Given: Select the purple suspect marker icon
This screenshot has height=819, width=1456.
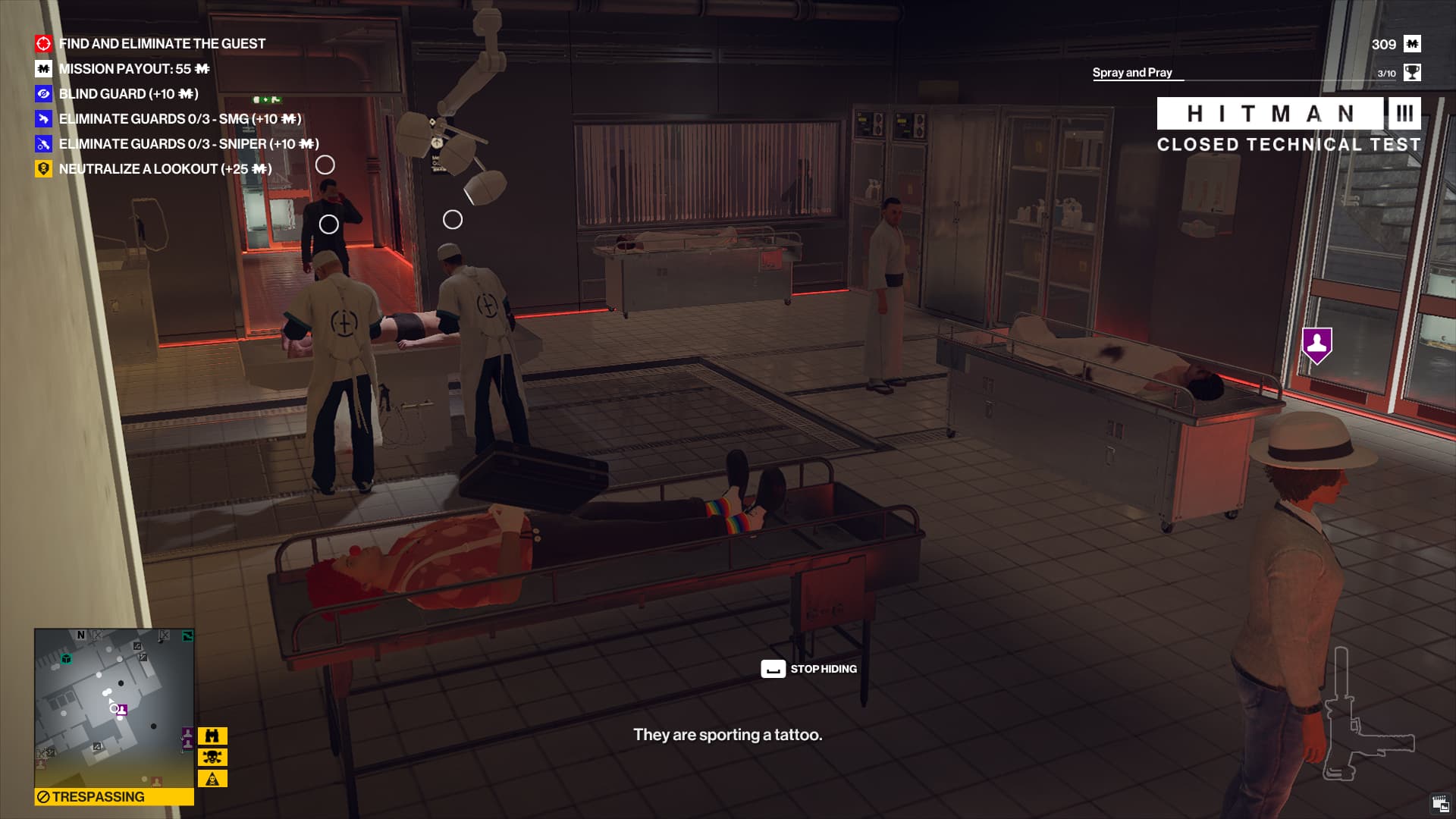Looking at the screenshot, I should pos(1317,344).
